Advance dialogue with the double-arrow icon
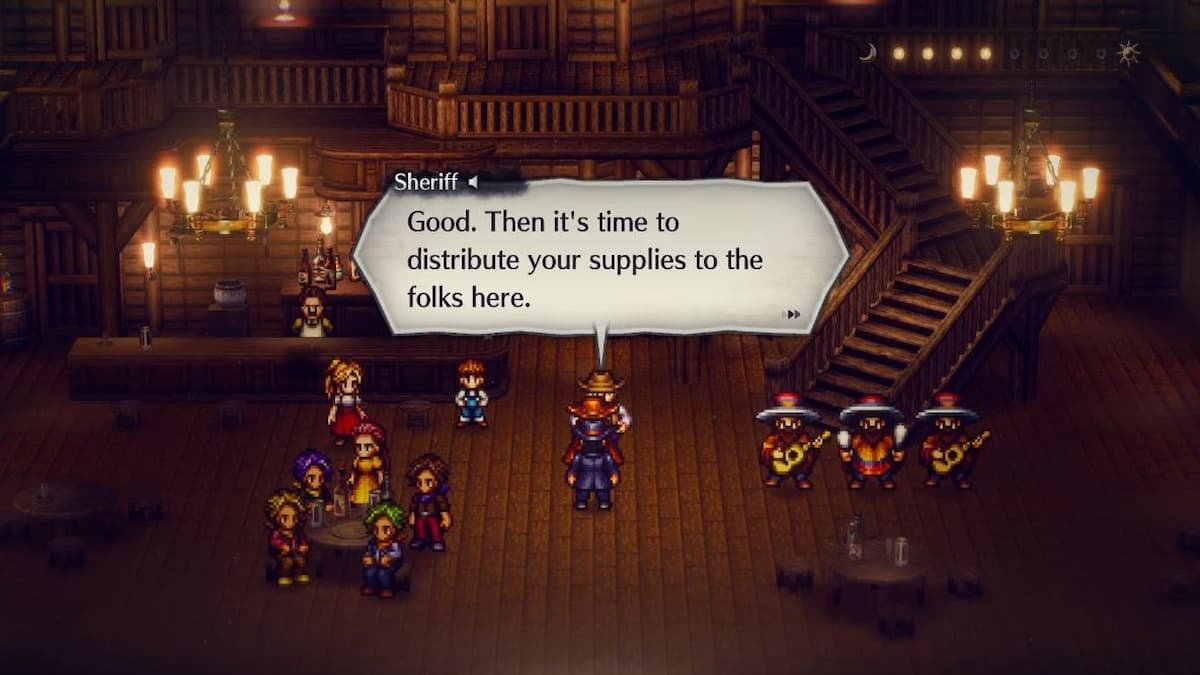The image size is (1200, 675). tap(794, 314)
